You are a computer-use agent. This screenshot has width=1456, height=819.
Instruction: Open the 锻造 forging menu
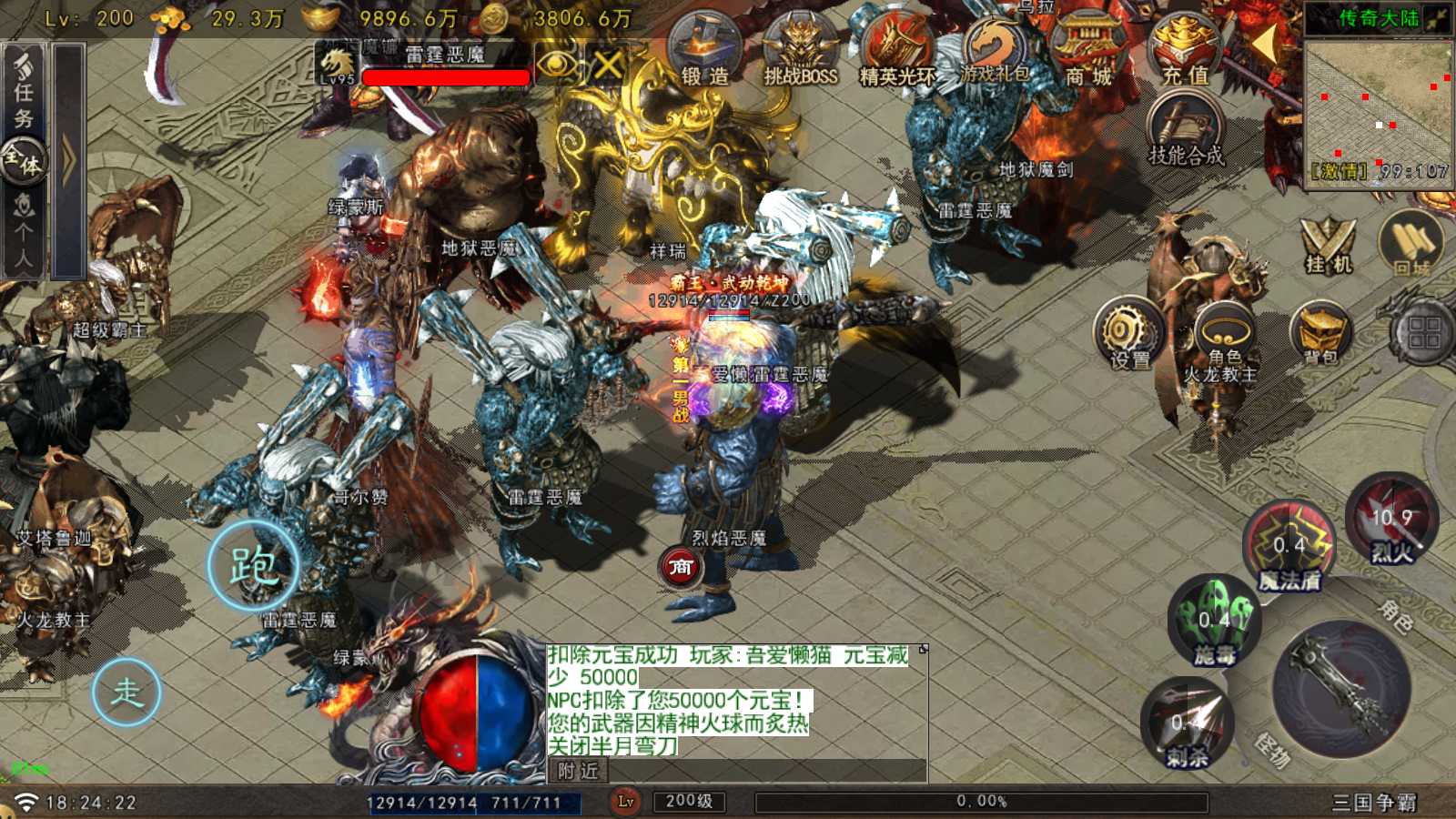point(705,52)
